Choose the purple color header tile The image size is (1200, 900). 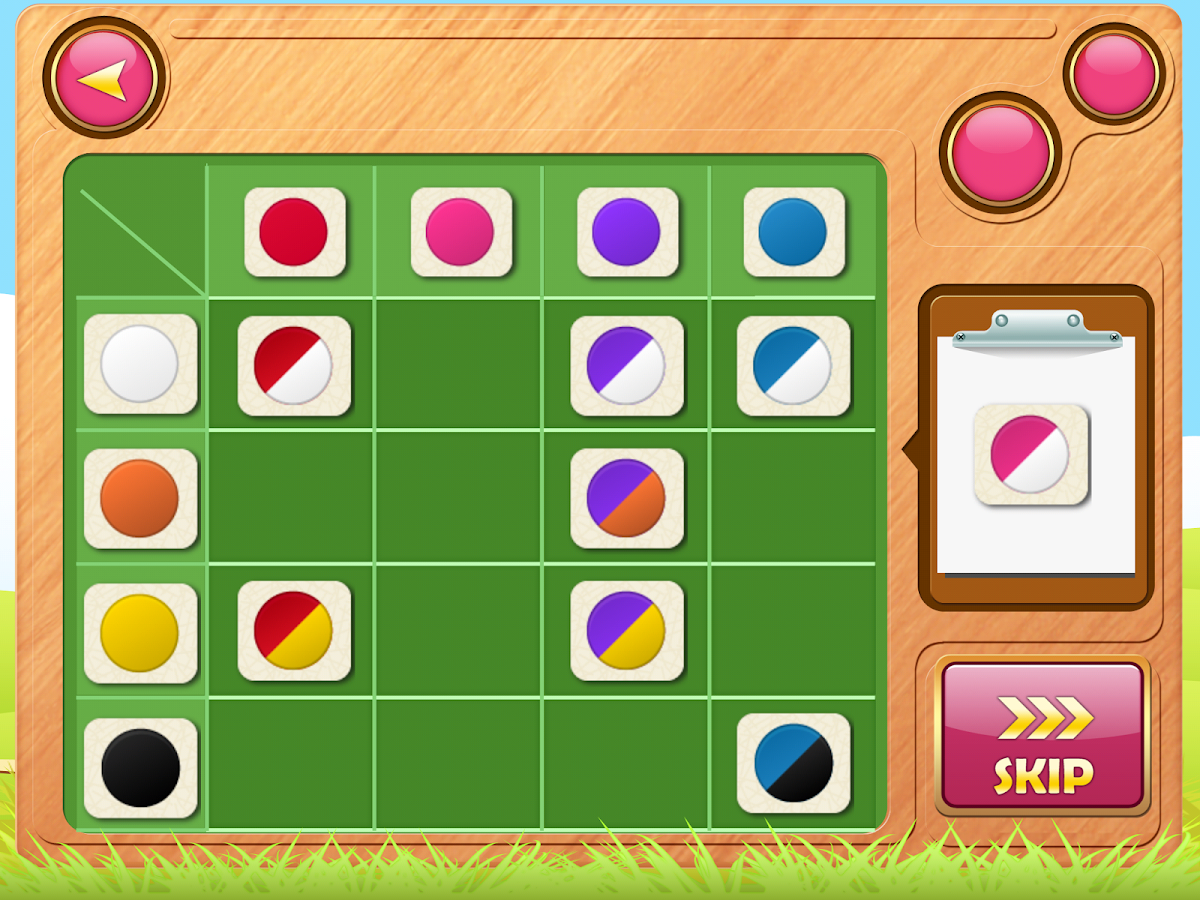(x=627, y=232)
